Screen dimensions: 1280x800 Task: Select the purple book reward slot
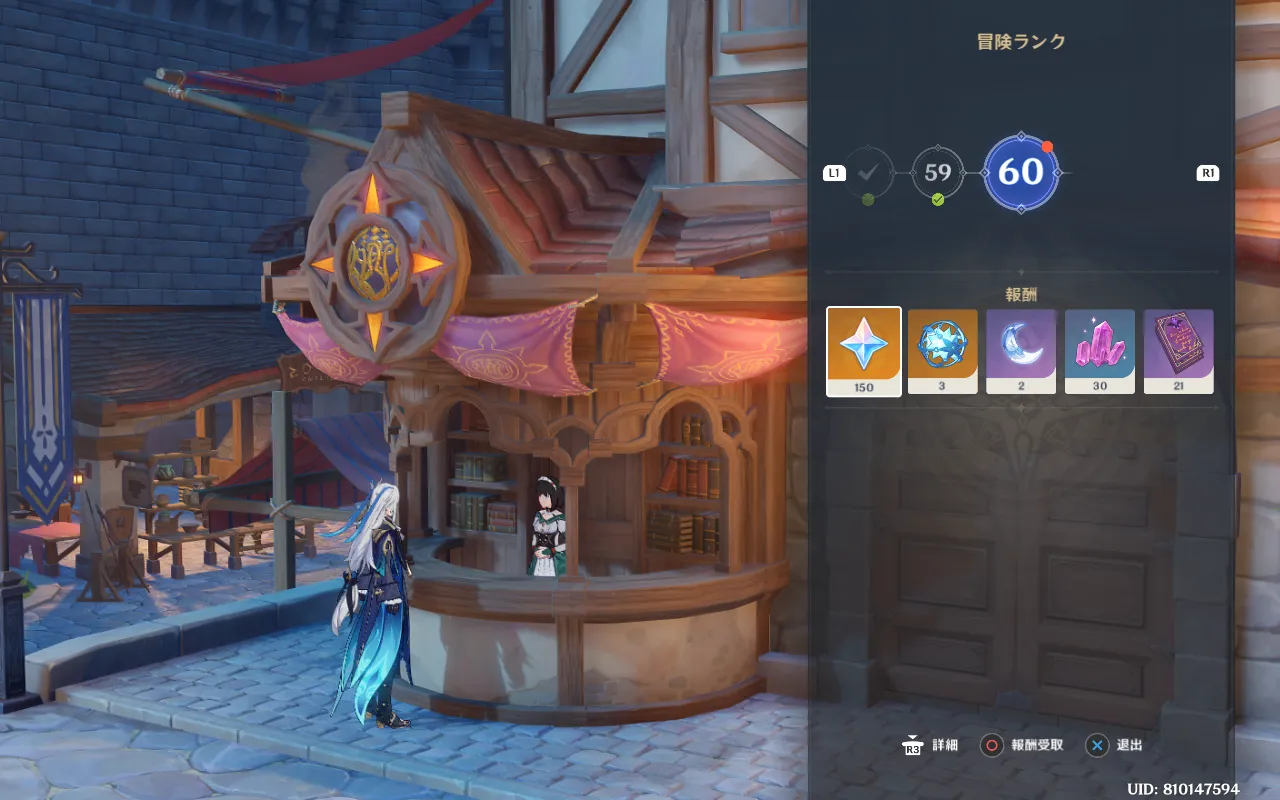[x=1178, y=351]
